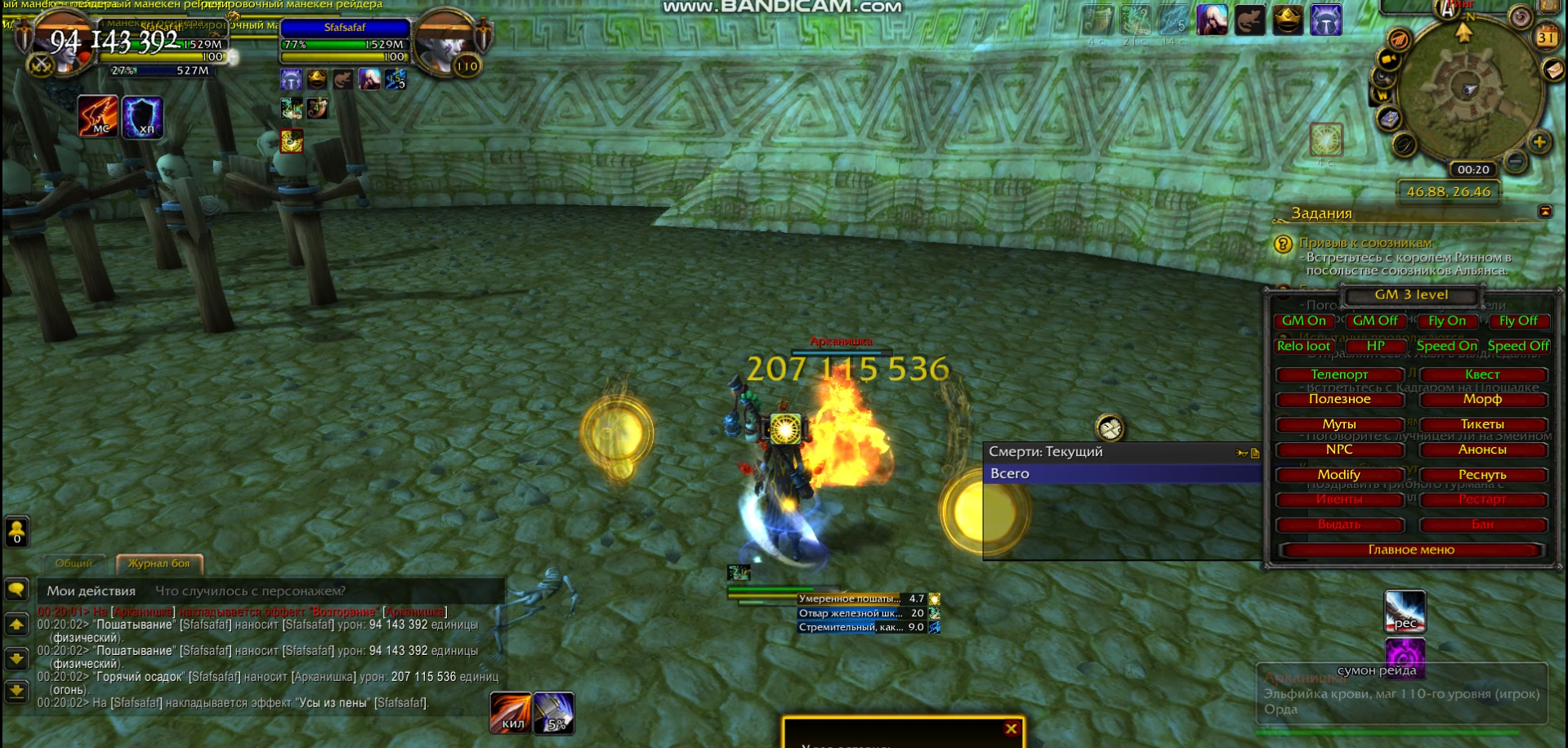The width and height of the screenshot is (1568, 748).
Task: Use the кил action button
Action: [x=511, y=713]
